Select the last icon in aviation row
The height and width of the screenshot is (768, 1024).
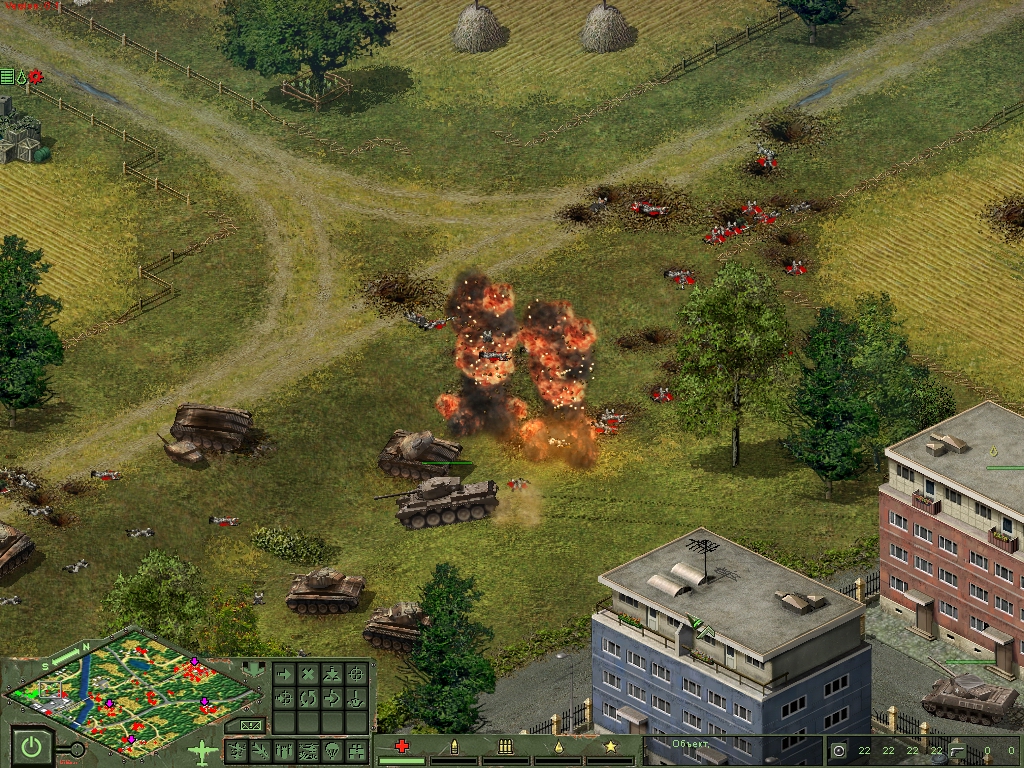[356, 750]
